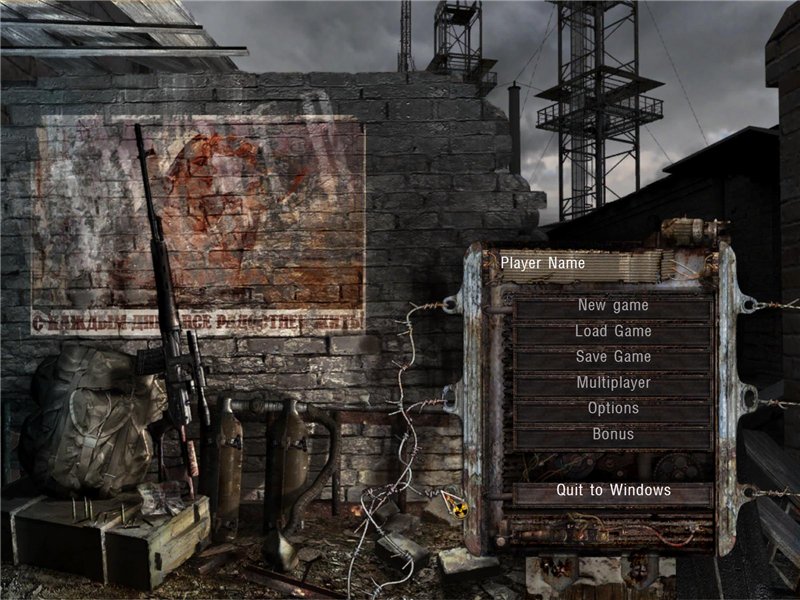Click the Player Name field
Screen dimensions: 800x600
580,265
